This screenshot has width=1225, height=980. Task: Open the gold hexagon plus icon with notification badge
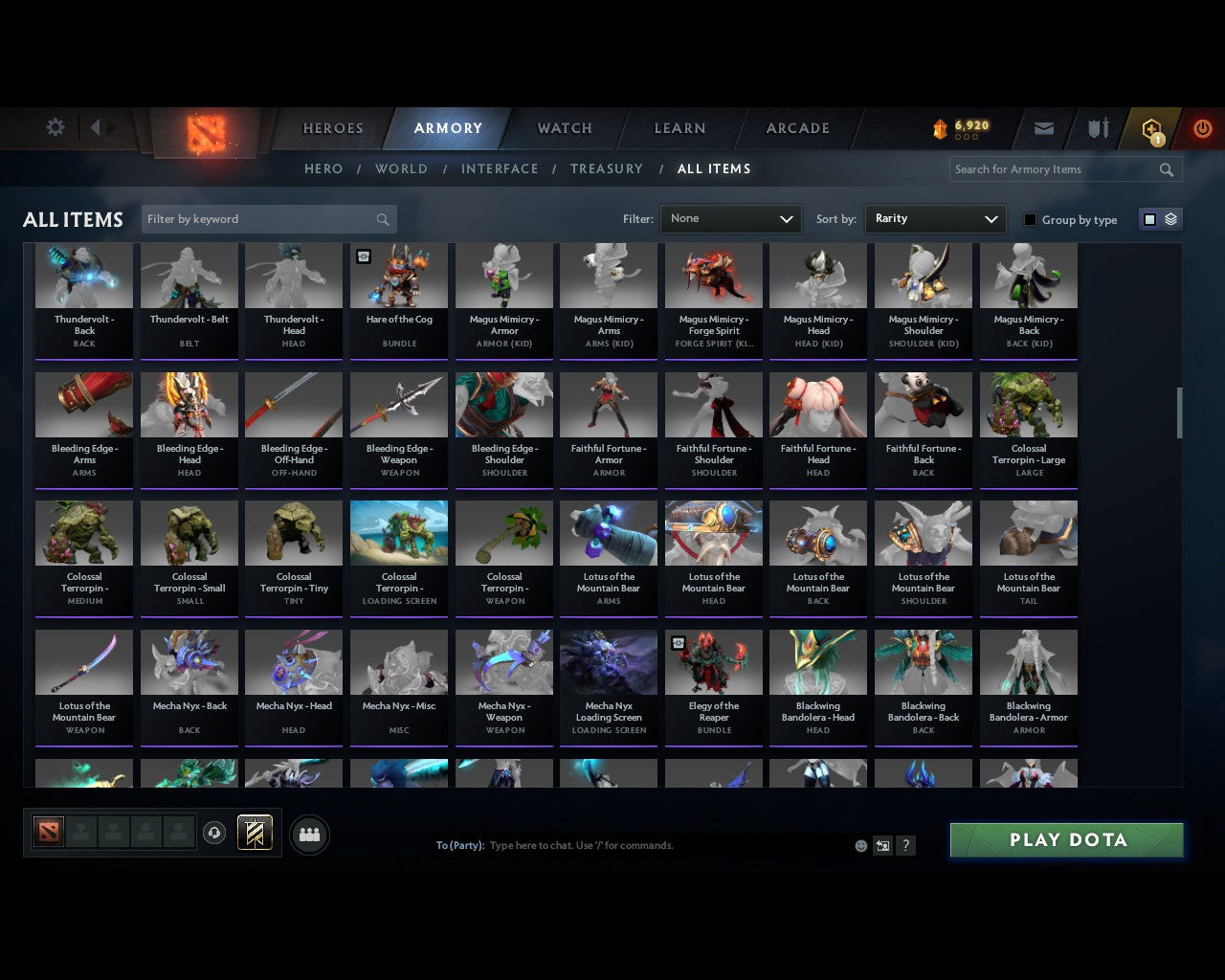click(x=1151, y=127)
